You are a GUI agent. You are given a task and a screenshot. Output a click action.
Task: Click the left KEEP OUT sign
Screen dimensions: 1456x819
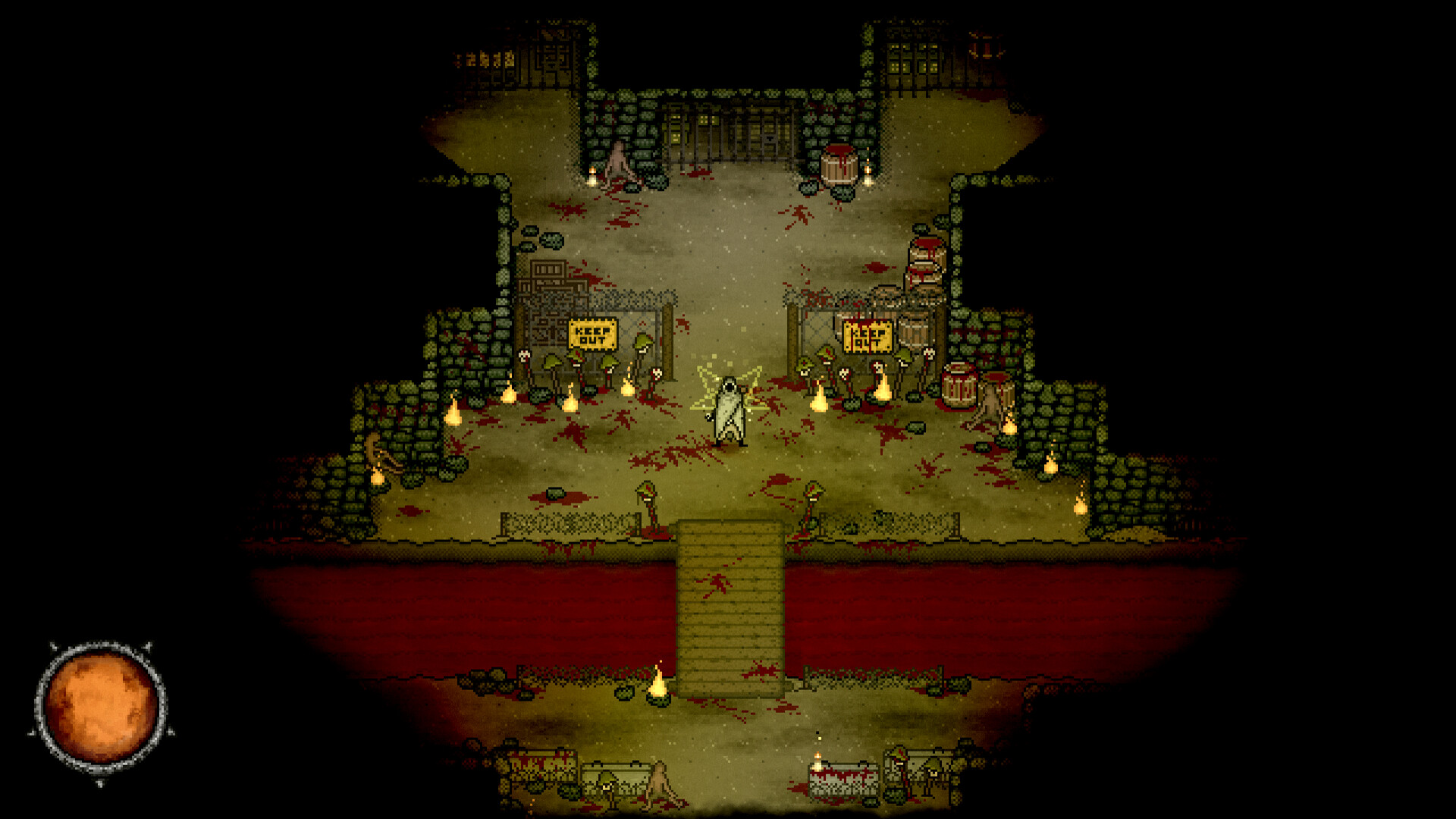click(593, 332)
